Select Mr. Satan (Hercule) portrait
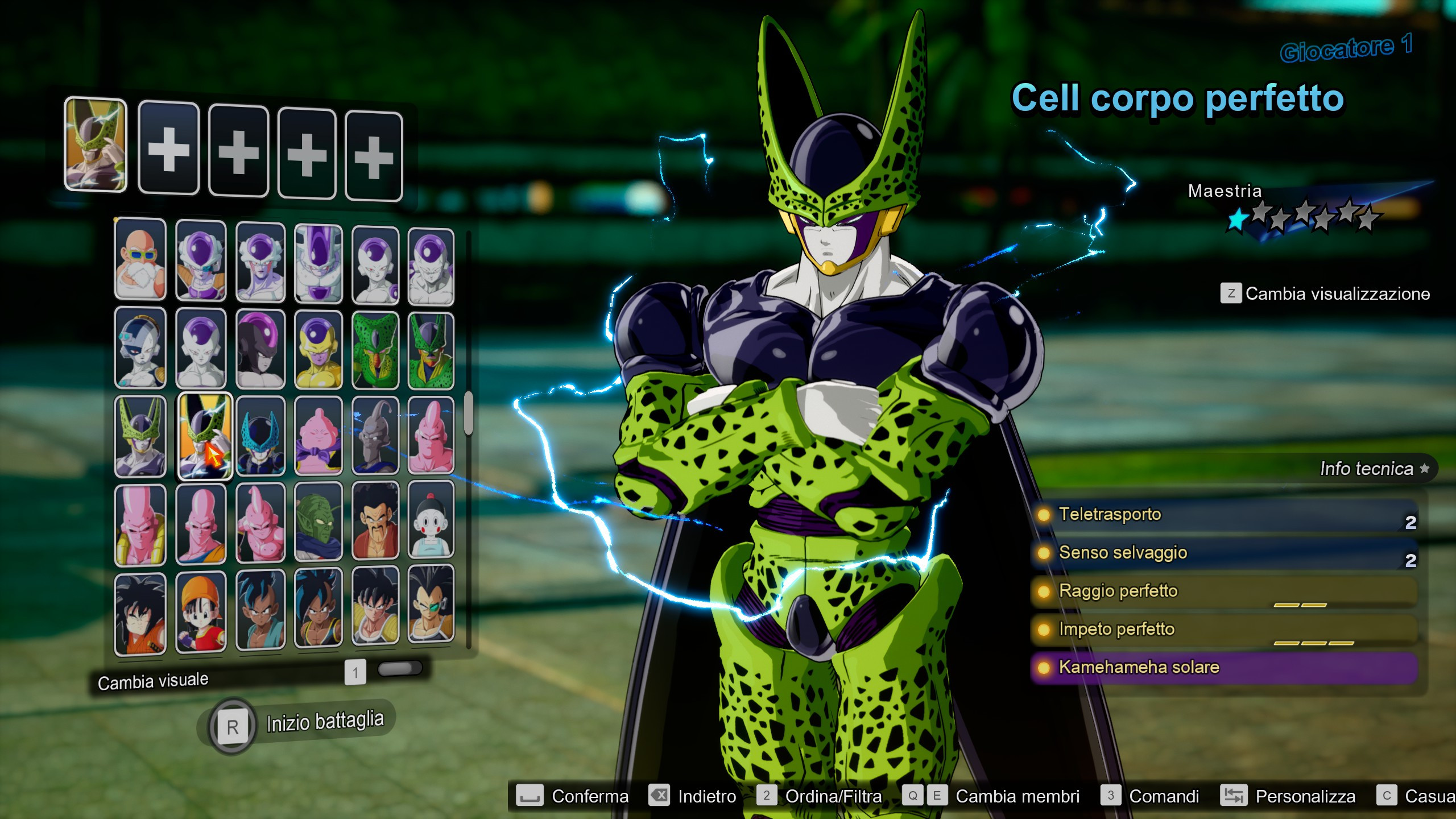The width and height of the screenshot is (1456, 819). [x=375, y=521]
